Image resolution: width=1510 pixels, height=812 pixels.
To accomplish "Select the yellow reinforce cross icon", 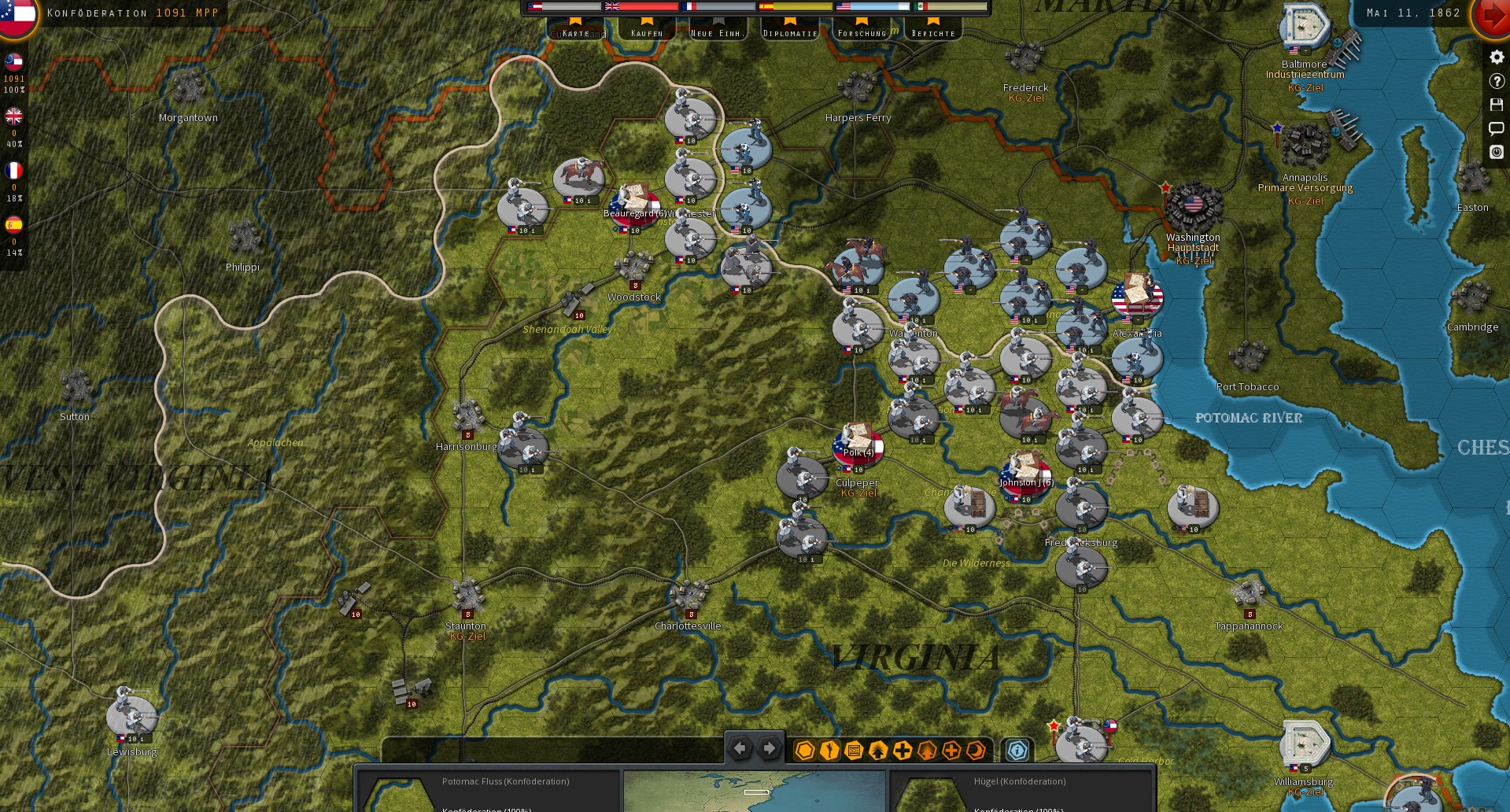I will [903, 750].
